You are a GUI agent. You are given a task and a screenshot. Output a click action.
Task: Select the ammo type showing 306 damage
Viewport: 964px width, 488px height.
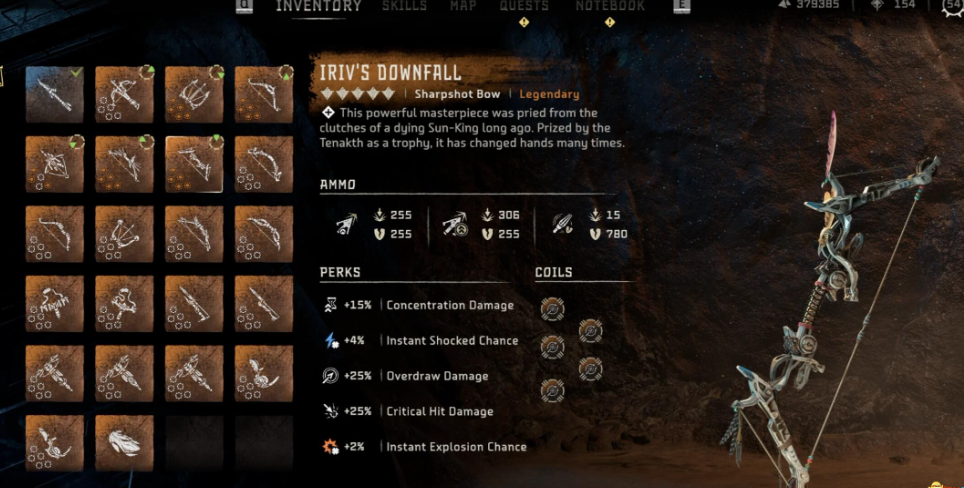452,225
